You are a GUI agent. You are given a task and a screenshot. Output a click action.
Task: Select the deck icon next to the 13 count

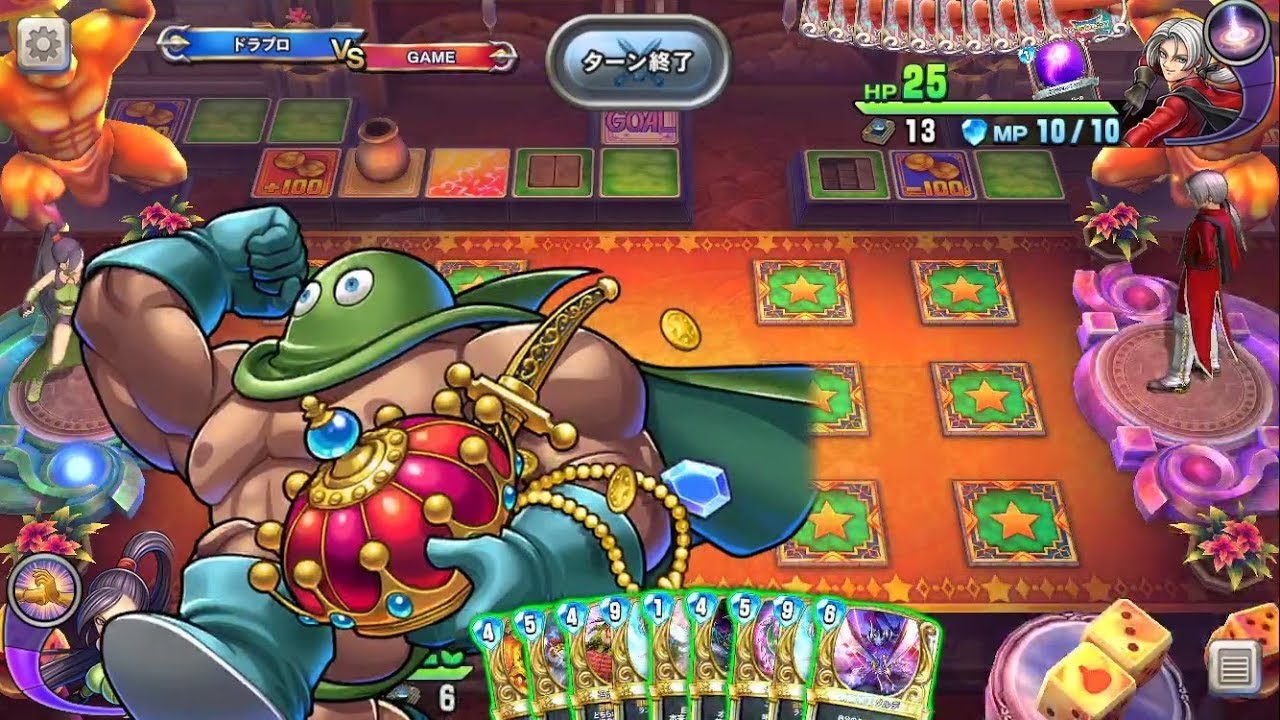tap(880, 128)
